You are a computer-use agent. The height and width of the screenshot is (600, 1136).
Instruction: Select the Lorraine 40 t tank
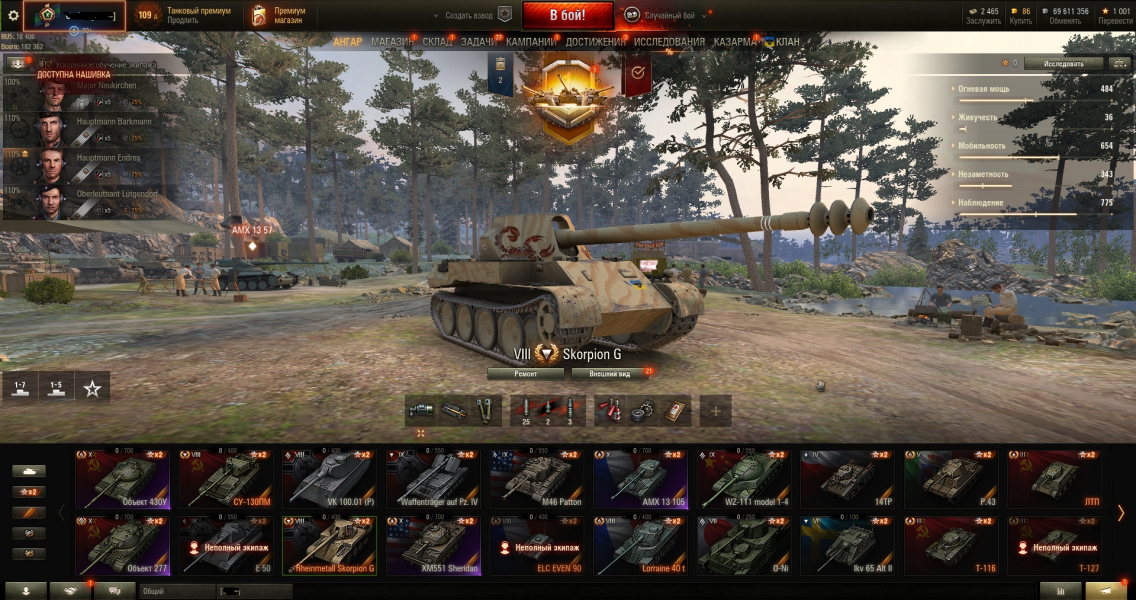click(x=642, y=546)
